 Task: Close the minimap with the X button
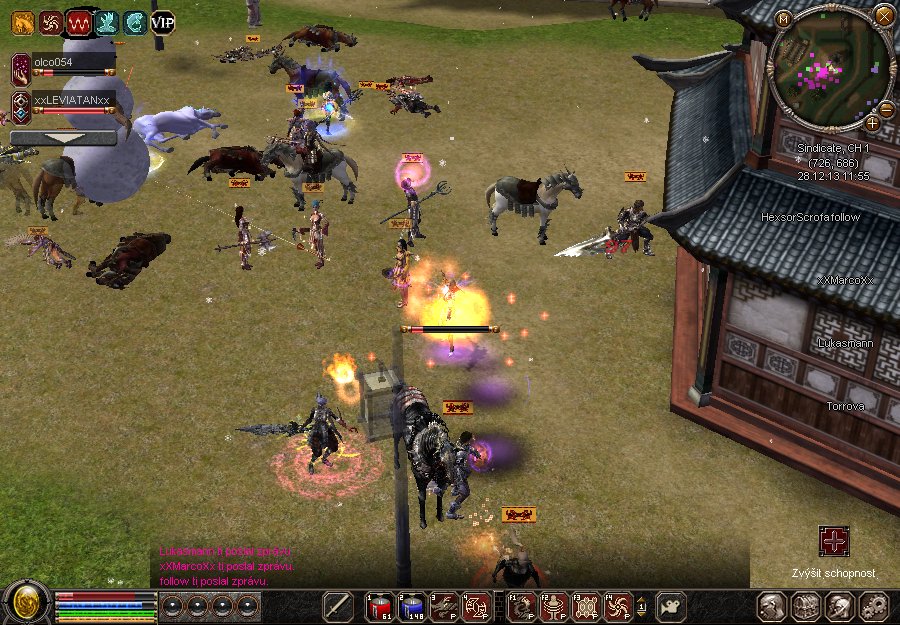pyautogui.click(x=884, y=15)
